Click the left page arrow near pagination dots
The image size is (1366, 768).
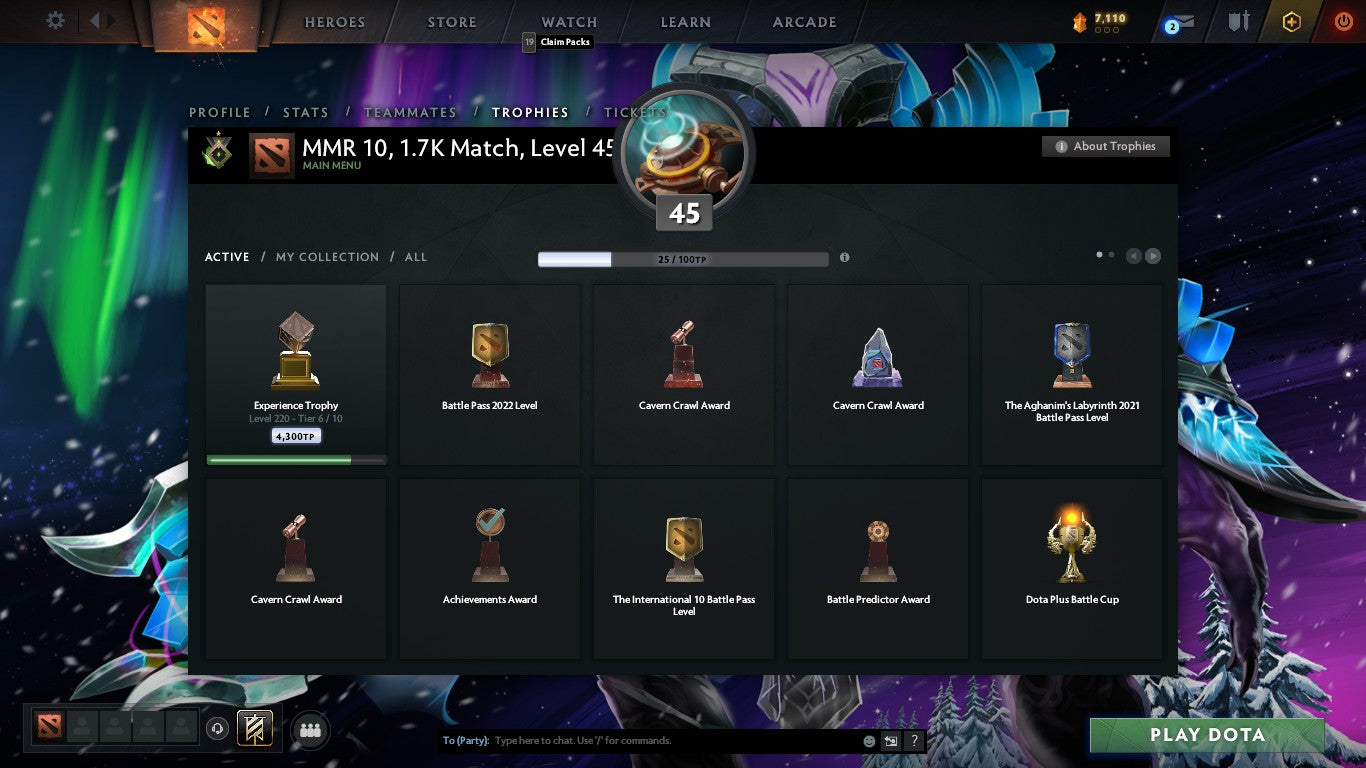pyautogui.click(x=1132, y=256)
